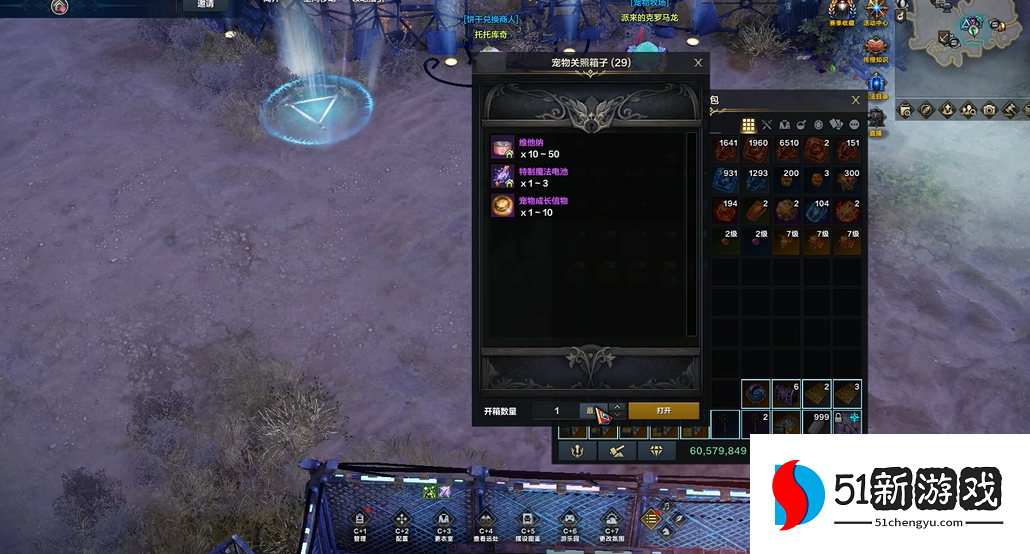Open the 活动中心 activity center icon

pos(876,11)
